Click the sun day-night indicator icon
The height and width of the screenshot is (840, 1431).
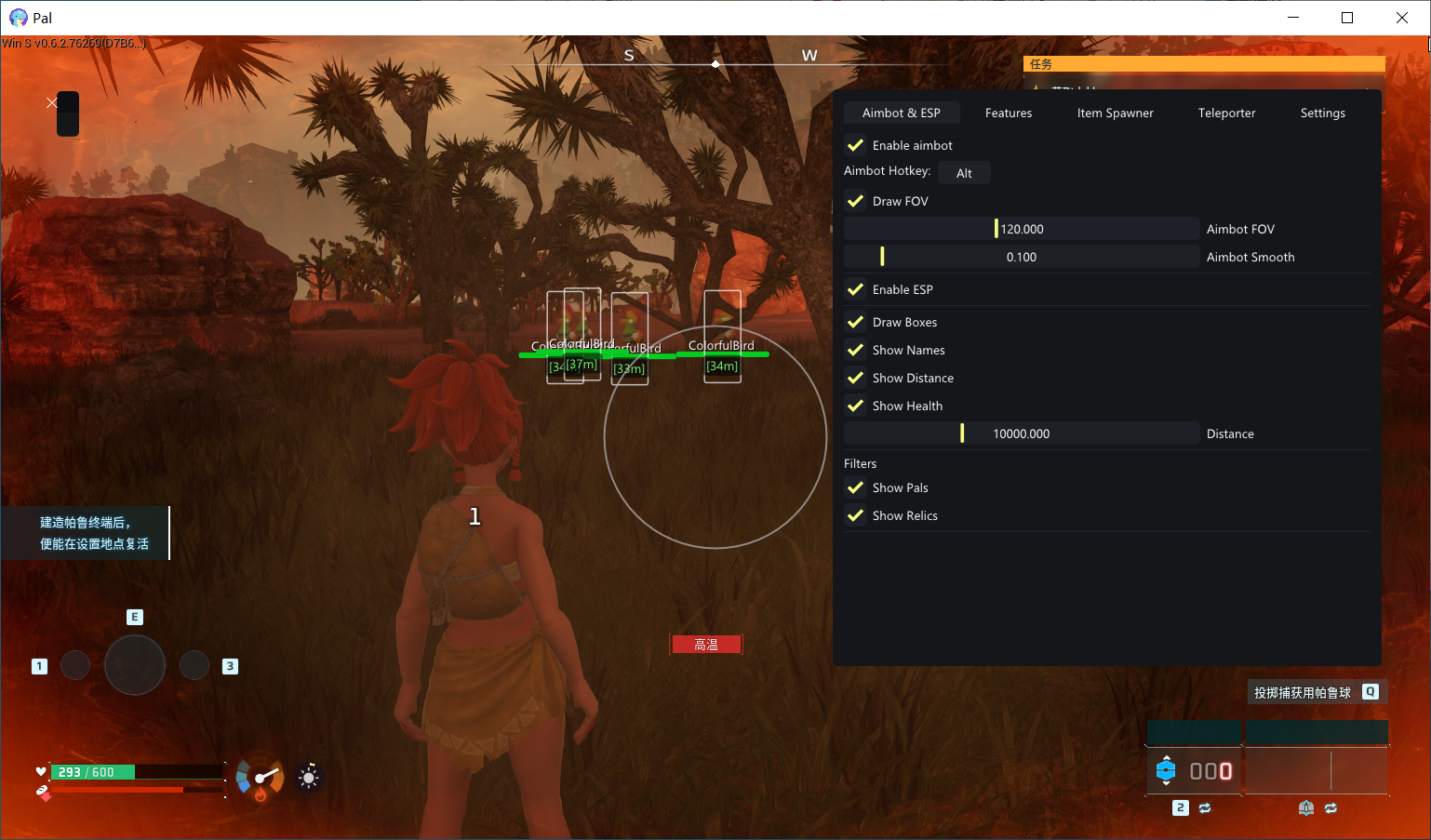(x=308, y=777)
